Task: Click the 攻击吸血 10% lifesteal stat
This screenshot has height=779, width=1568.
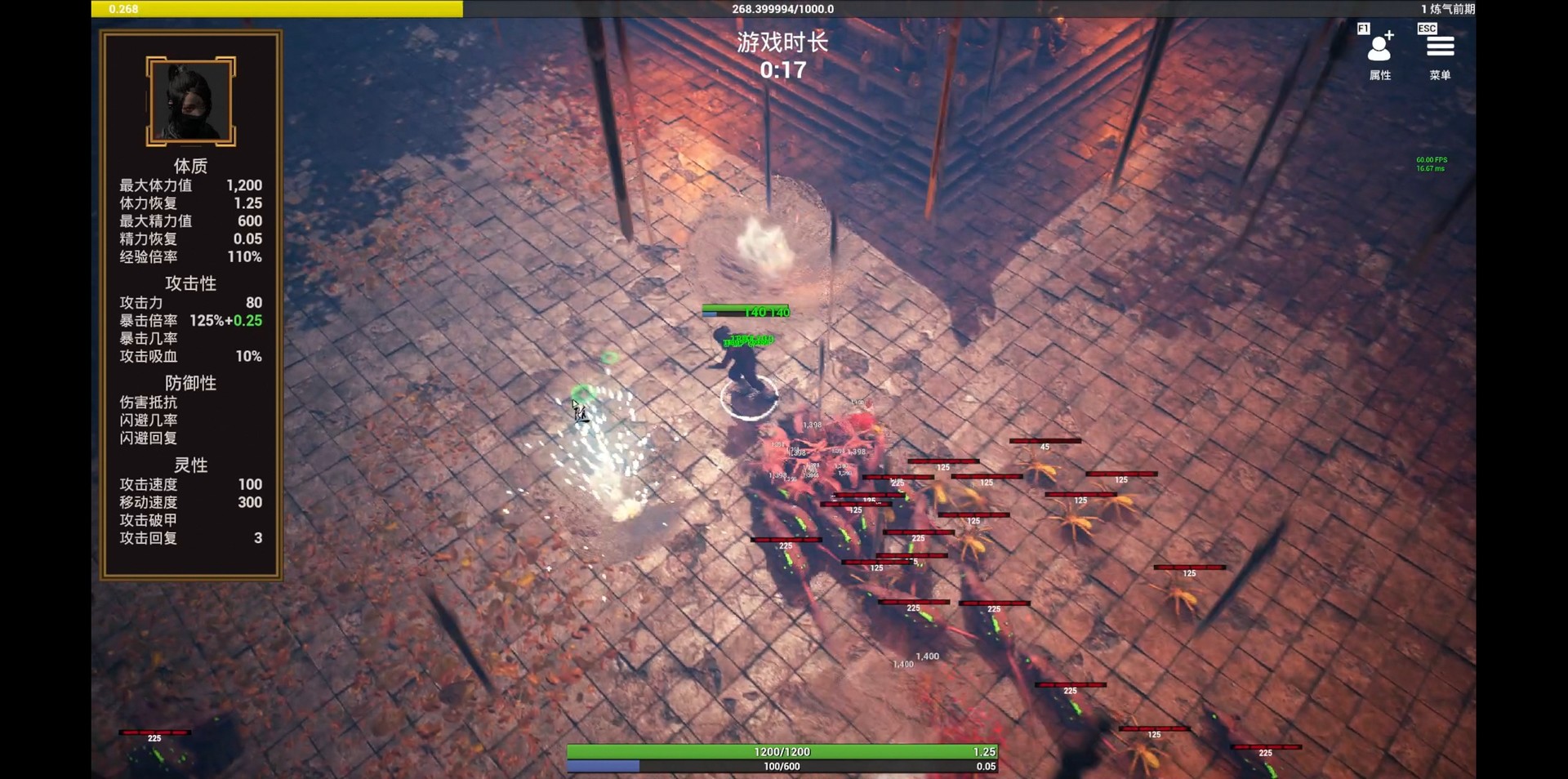Action: 190,357
